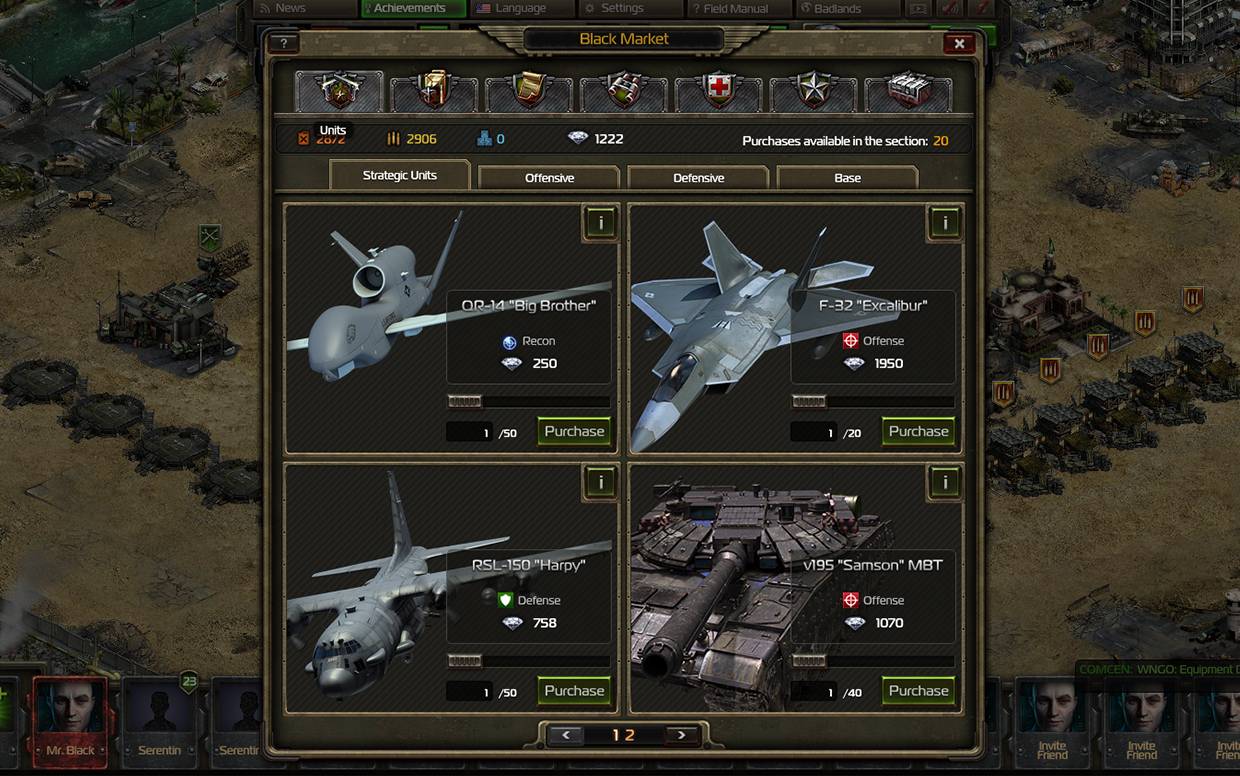Switch to the Defensive tab

coord(698,178)
